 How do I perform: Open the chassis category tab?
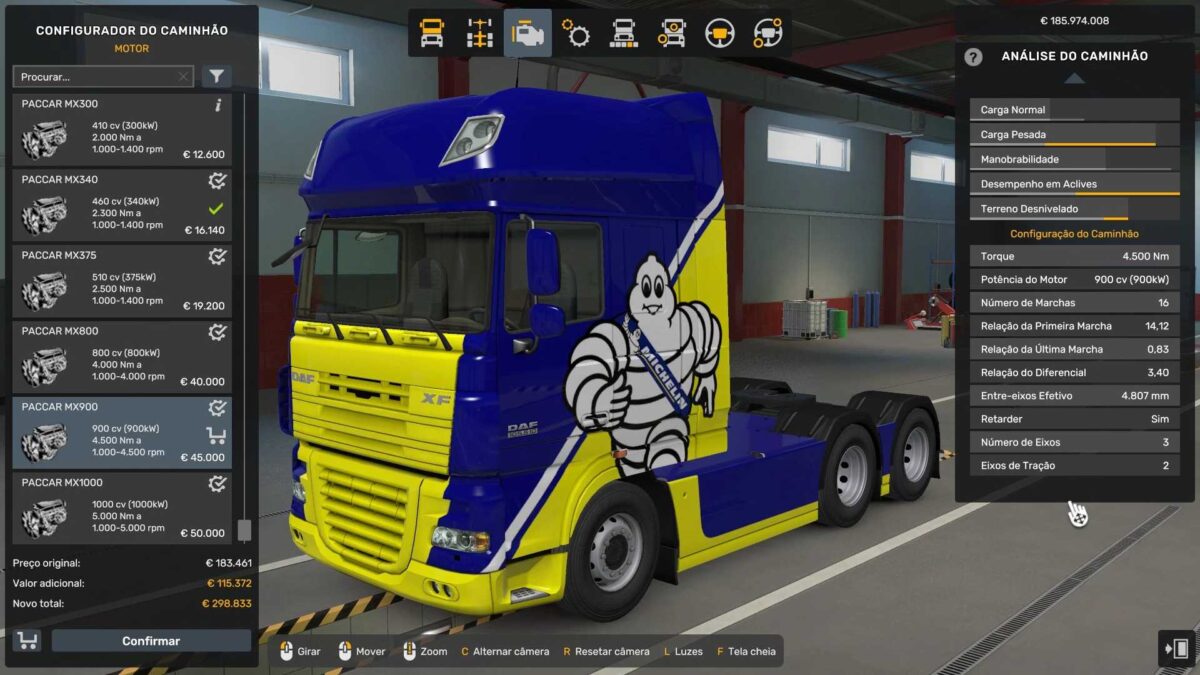(480, 34)
